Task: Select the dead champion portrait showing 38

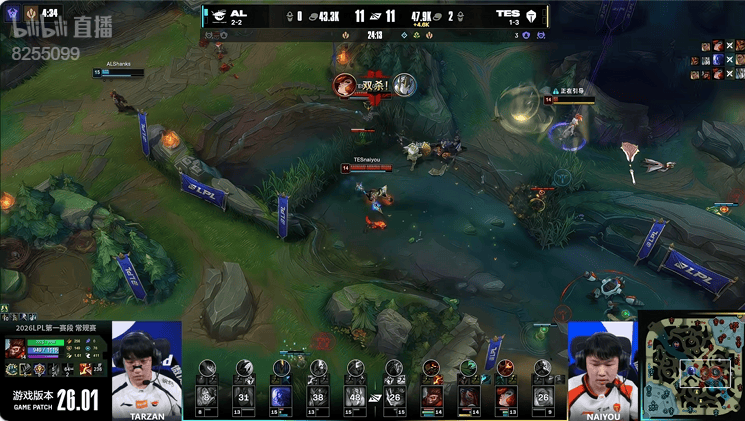Action: pos(319,395)
